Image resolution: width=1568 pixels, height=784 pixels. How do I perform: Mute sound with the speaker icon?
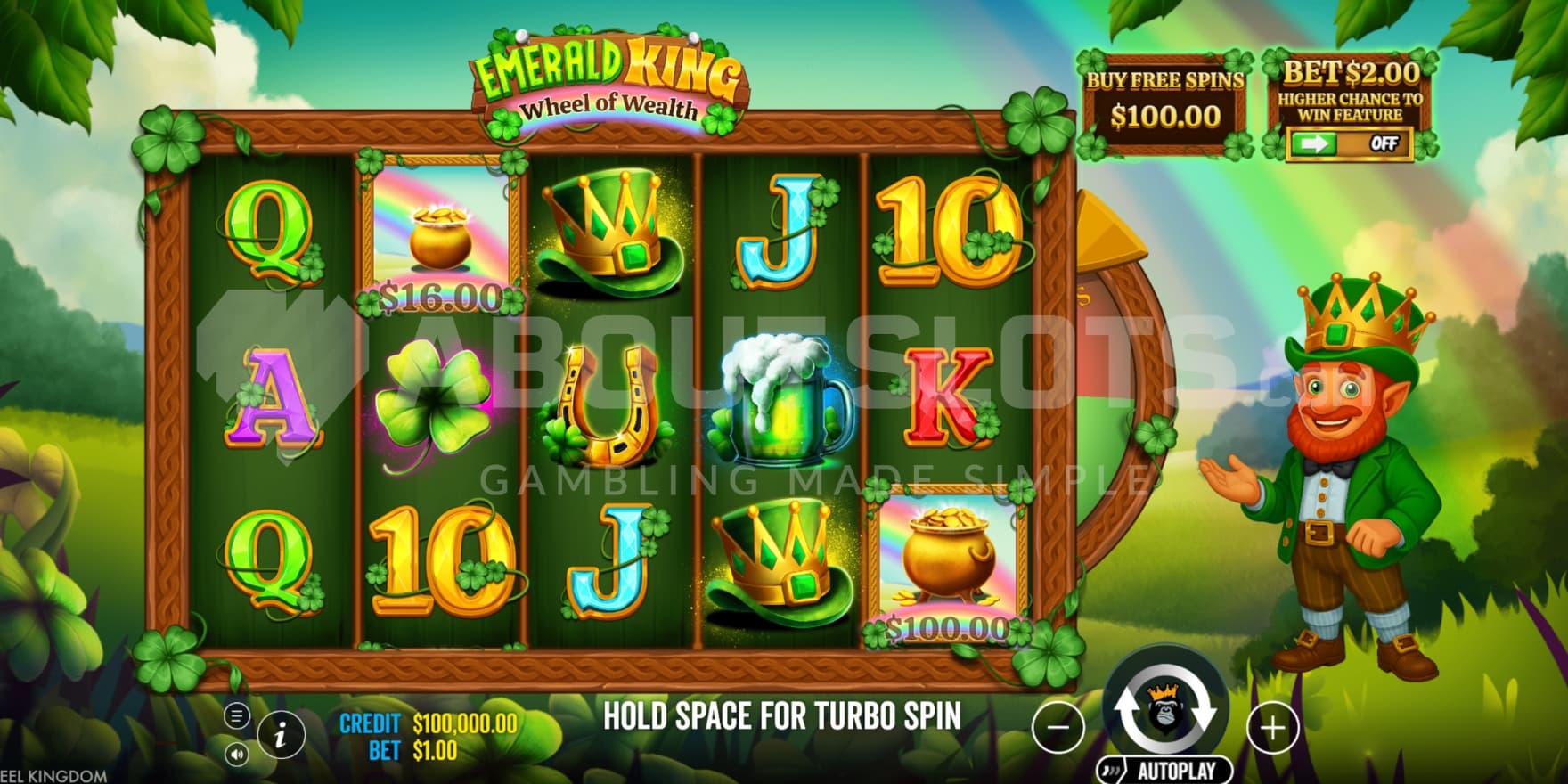pos(236,755)
